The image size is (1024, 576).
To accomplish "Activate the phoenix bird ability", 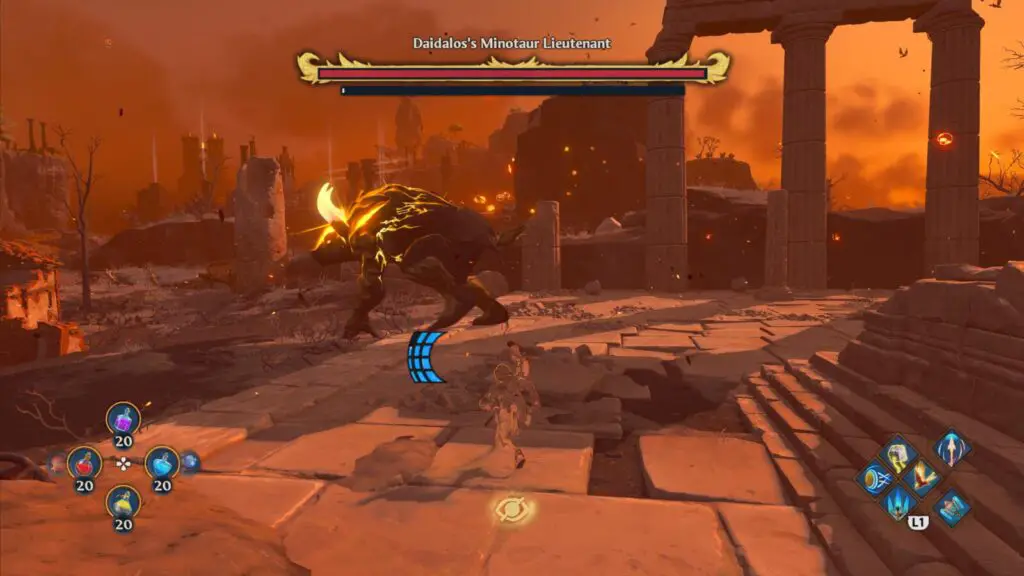I will pos(921,478).
